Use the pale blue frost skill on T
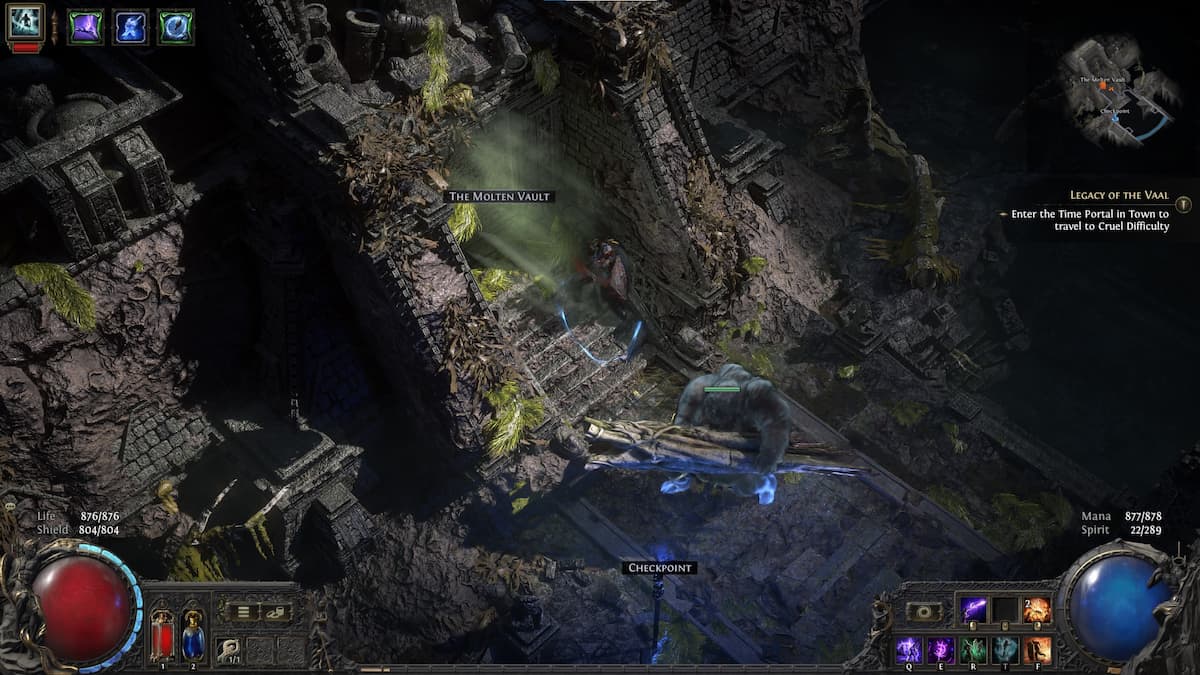Image resolution: width=1200 pixels, height=675 pixels. (1006, 649)
